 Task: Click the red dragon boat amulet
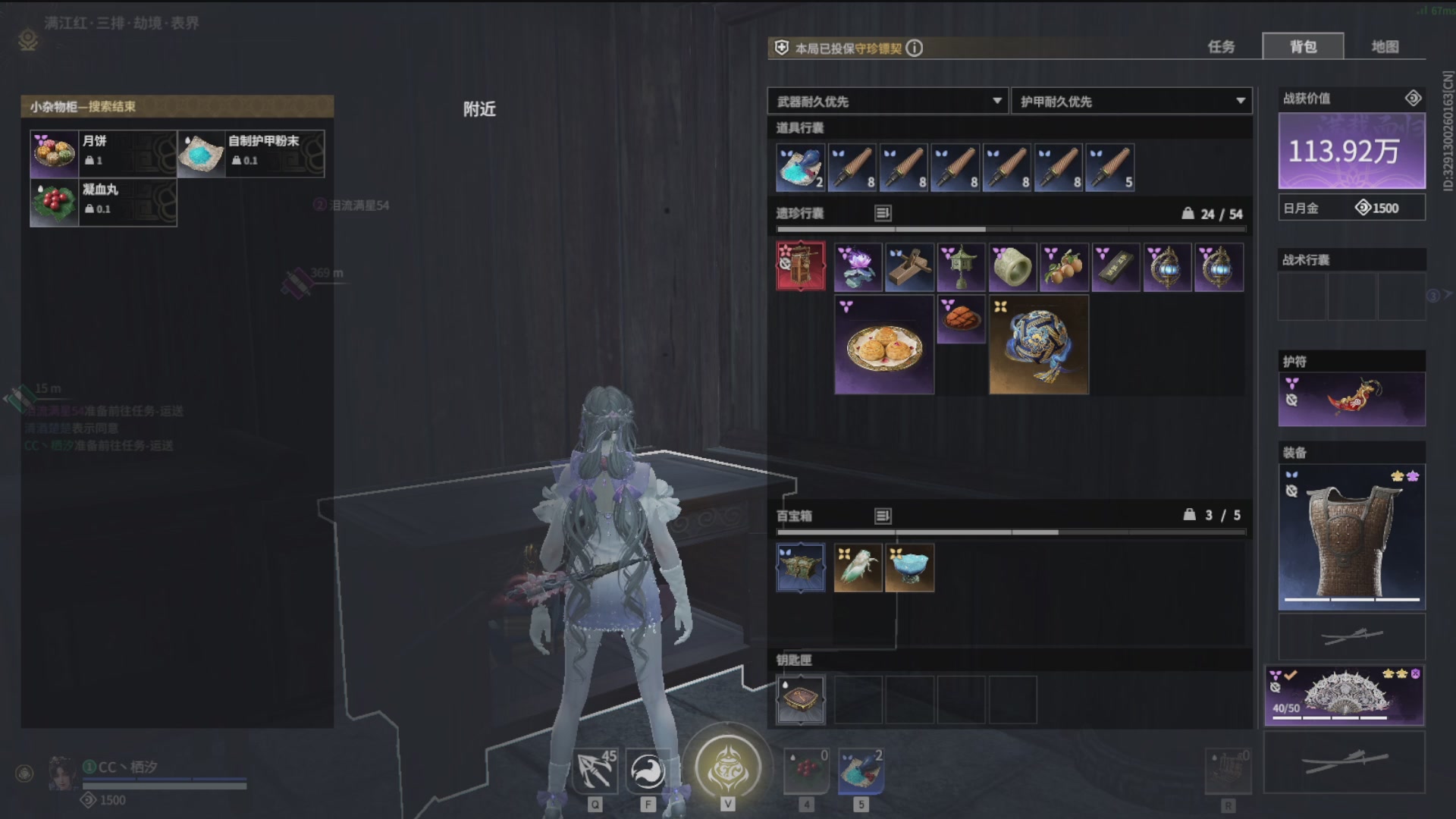pos(1351,399)
